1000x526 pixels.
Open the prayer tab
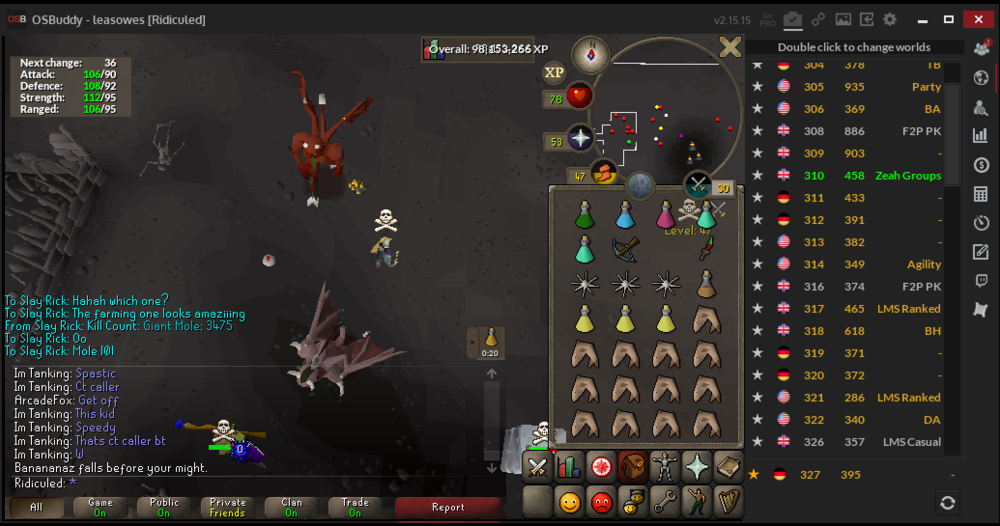pyautogui.click(x=695, y=466)
